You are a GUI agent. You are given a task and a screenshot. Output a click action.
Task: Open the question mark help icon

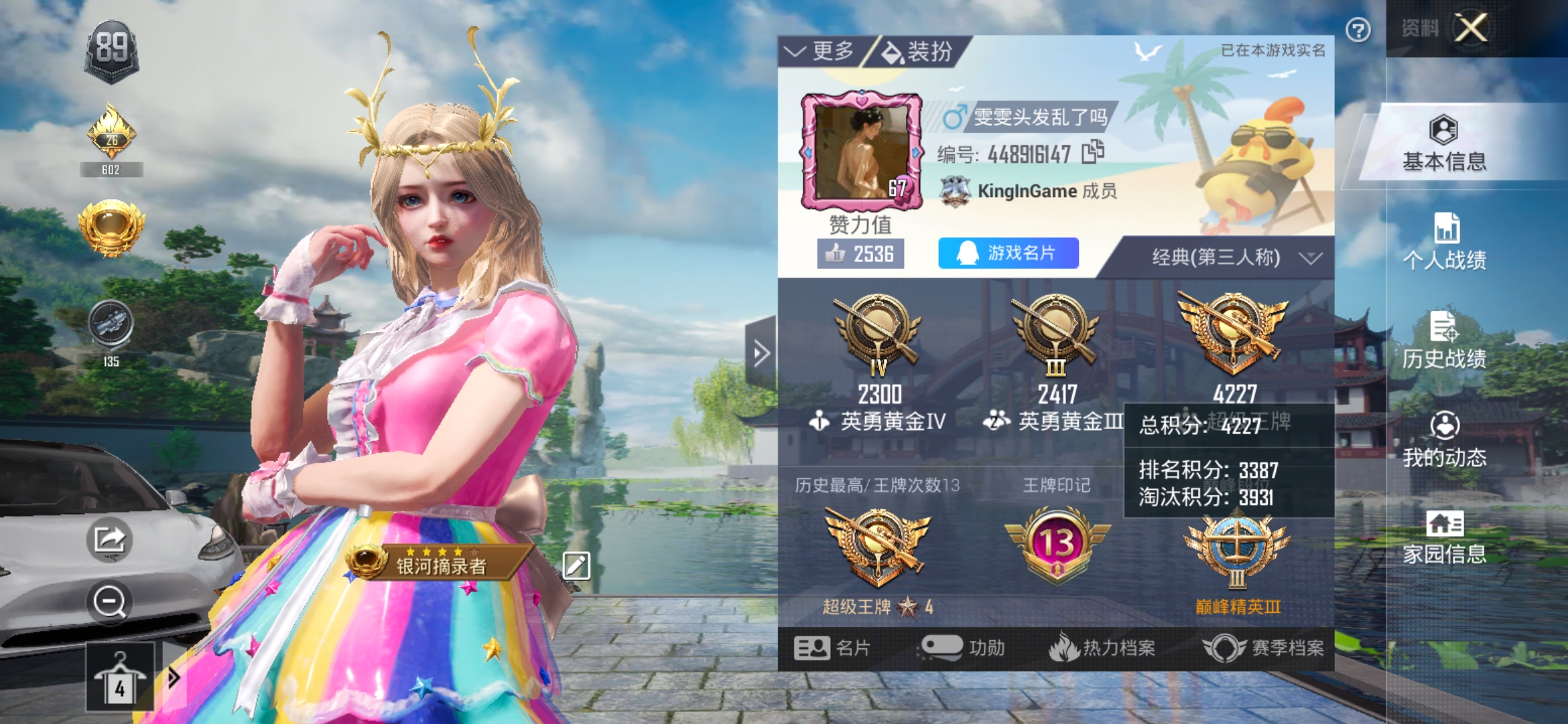click(x=1358, y=30)
